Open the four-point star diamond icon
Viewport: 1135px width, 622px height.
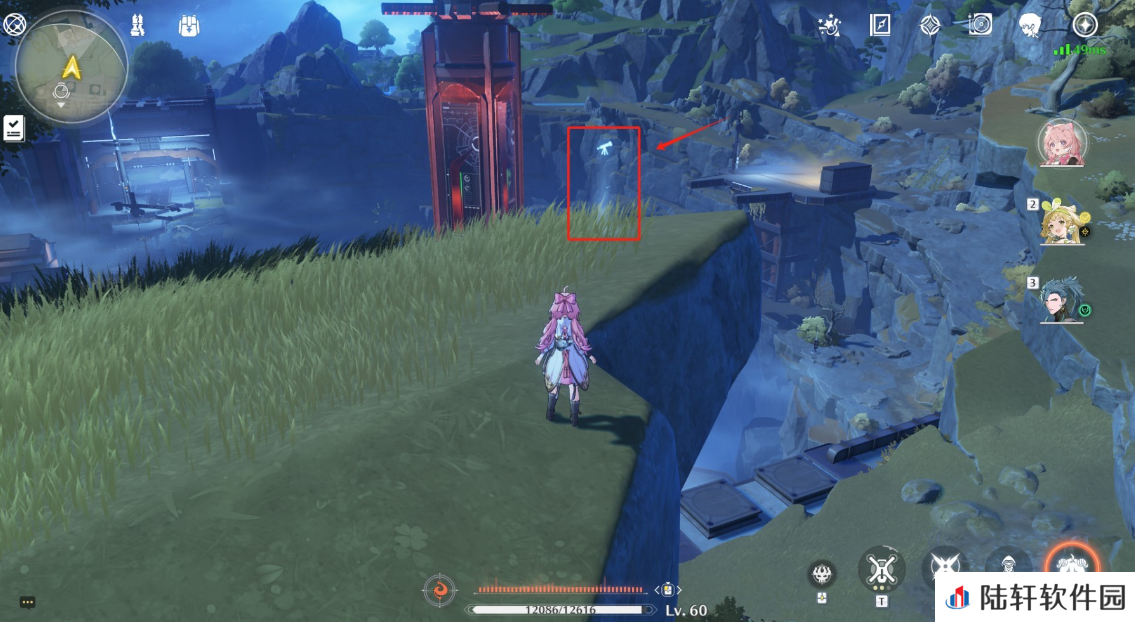pos(930,26)
